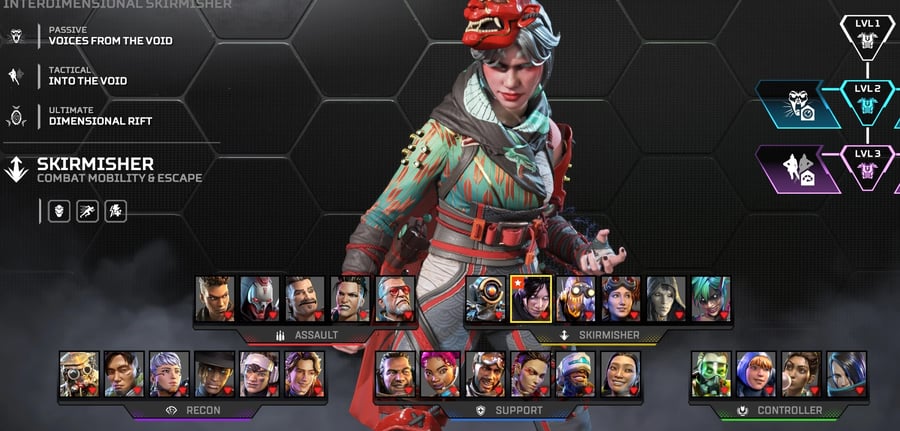Choose the Pathfinder robot portrait
The height and width of the screenshot is (431, 900).
pyautogui.click(x=485, y=298)
